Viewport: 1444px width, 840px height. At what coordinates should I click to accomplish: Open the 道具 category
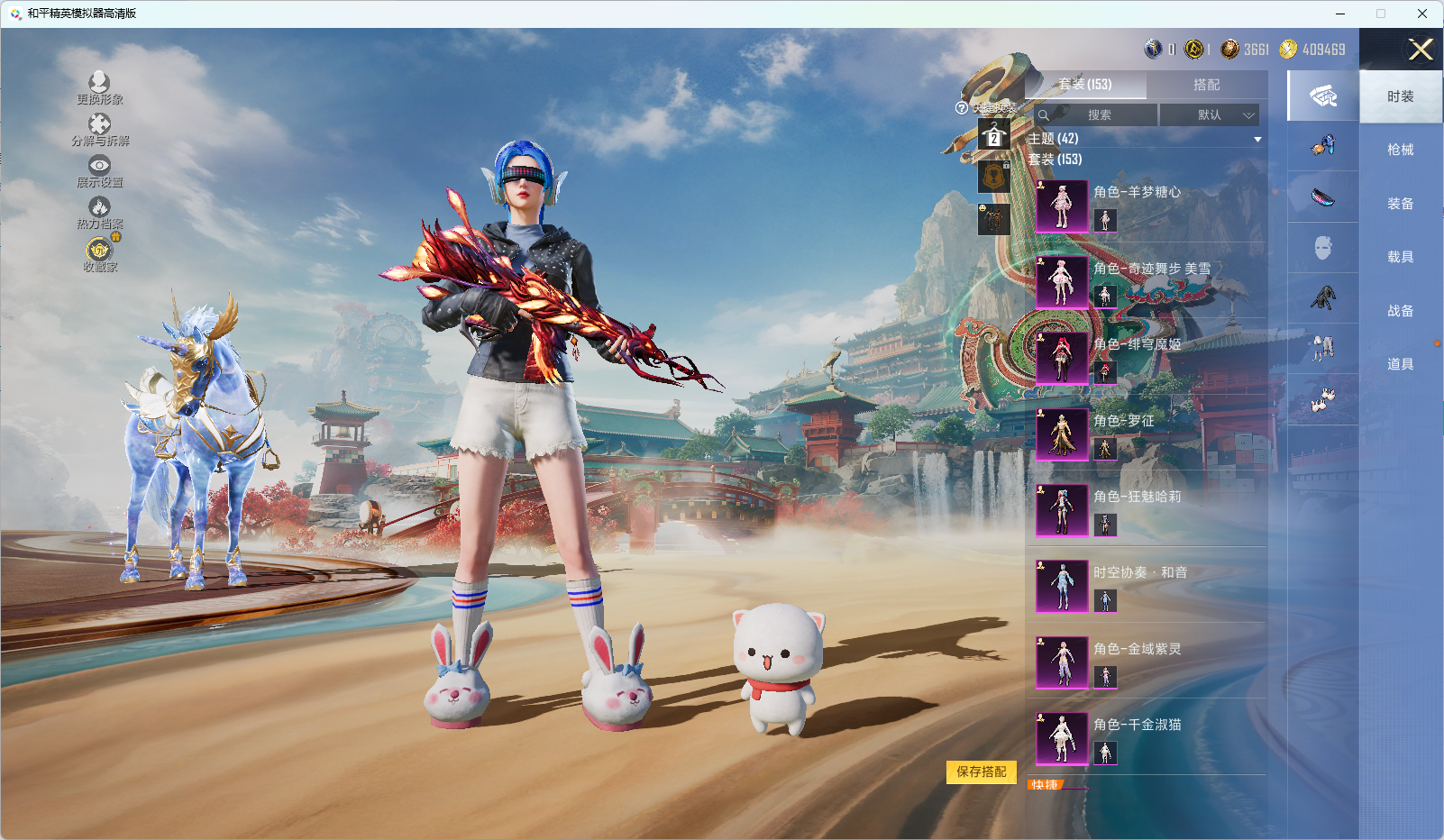click(x=1400, y=365)
